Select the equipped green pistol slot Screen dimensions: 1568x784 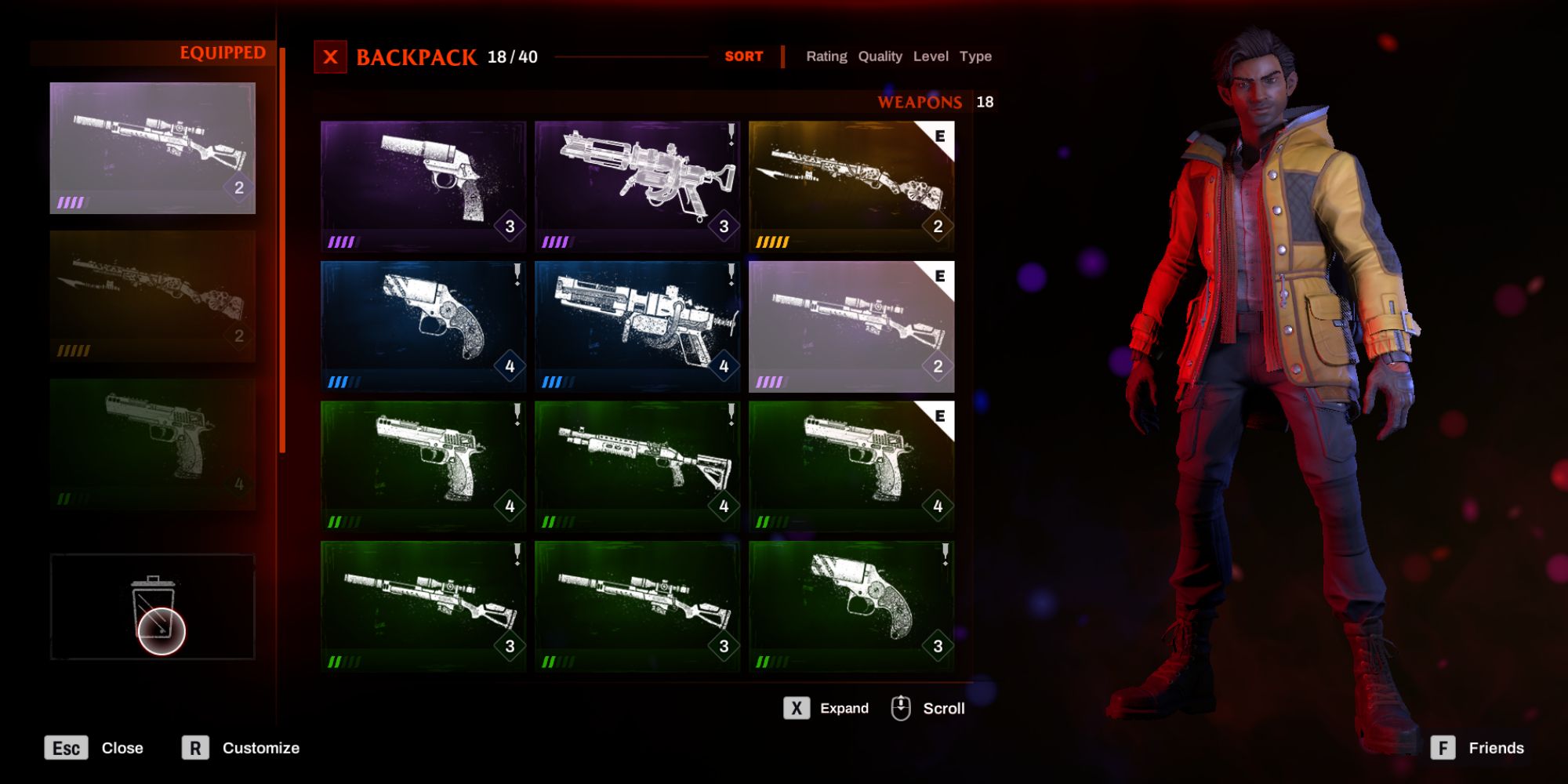click(153, 445)
